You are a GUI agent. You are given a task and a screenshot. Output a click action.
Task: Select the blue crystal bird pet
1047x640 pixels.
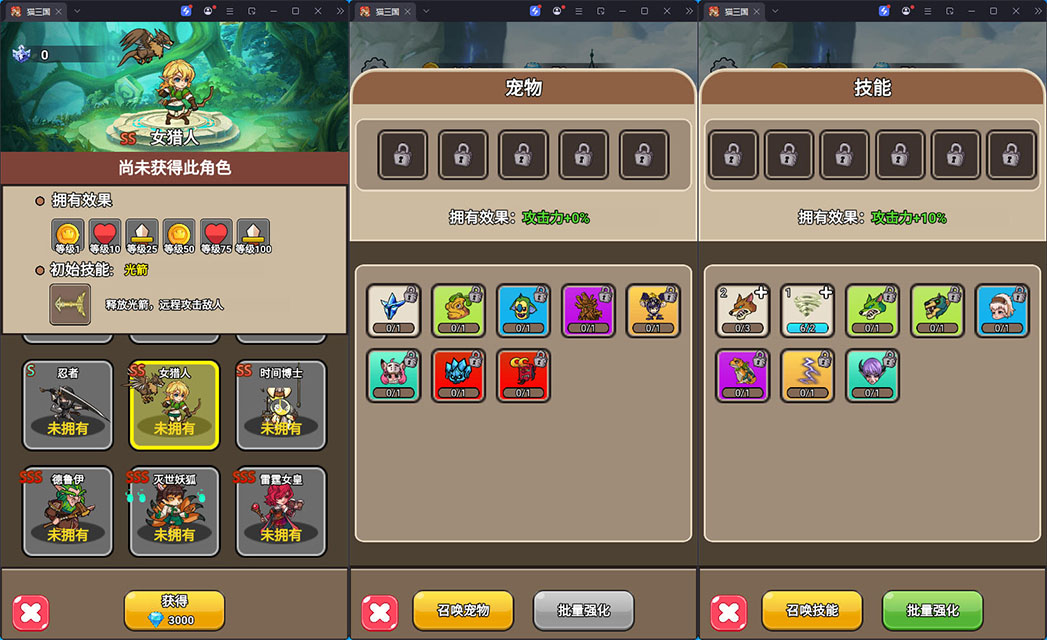pyautogui.click(x=393, y=310)
